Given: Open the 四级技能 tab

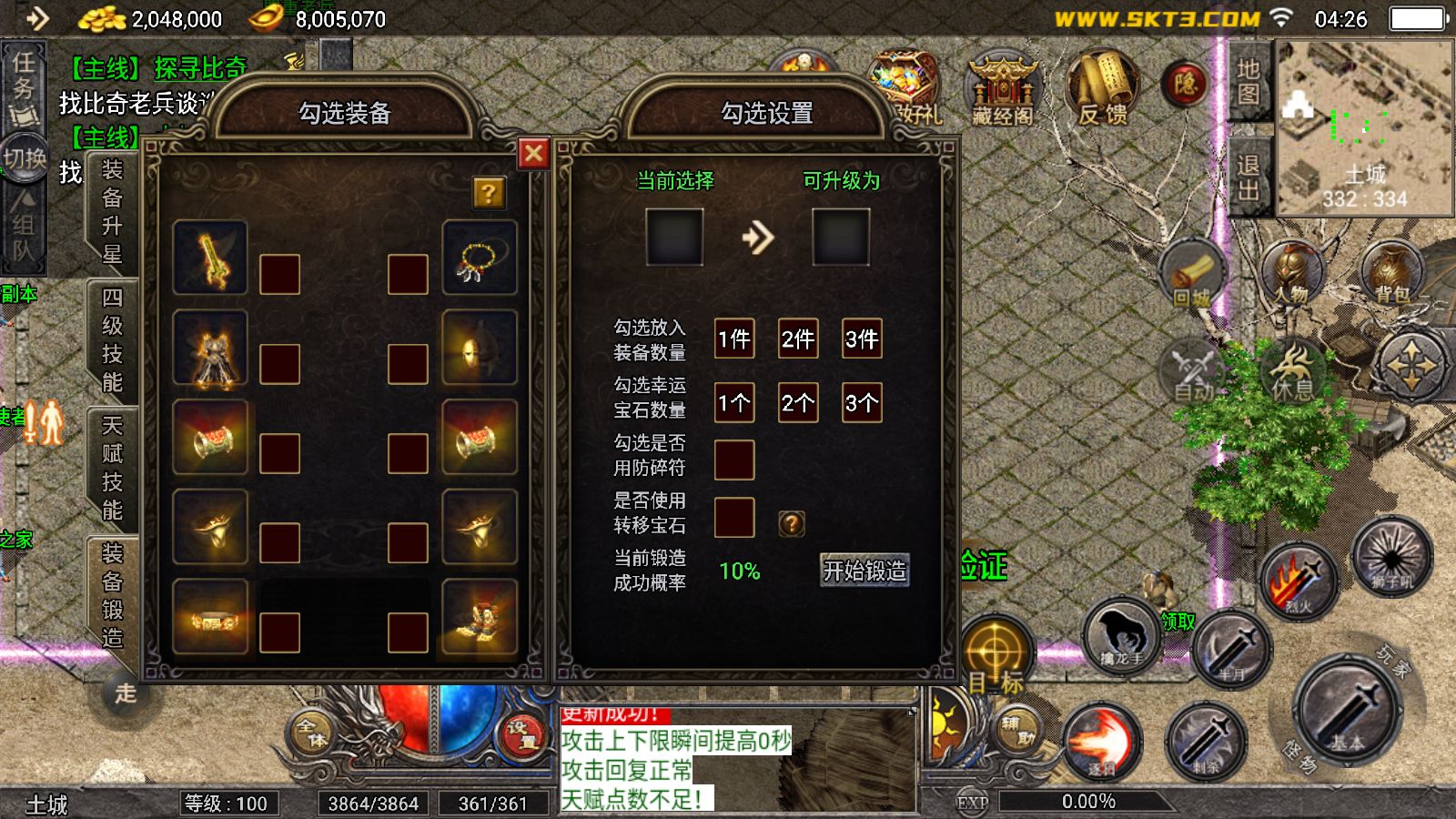Looking at the screenshot, I should point(112,339).
